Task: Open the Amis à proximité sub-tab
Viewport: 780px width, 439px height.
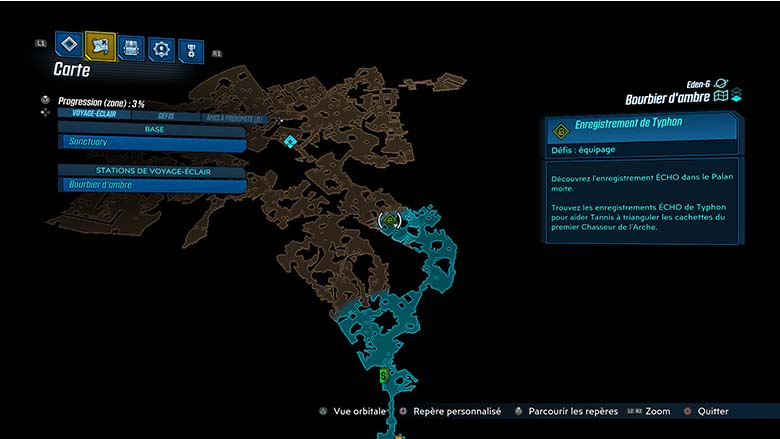Action: pyautogui.click(x=232, y=118)
